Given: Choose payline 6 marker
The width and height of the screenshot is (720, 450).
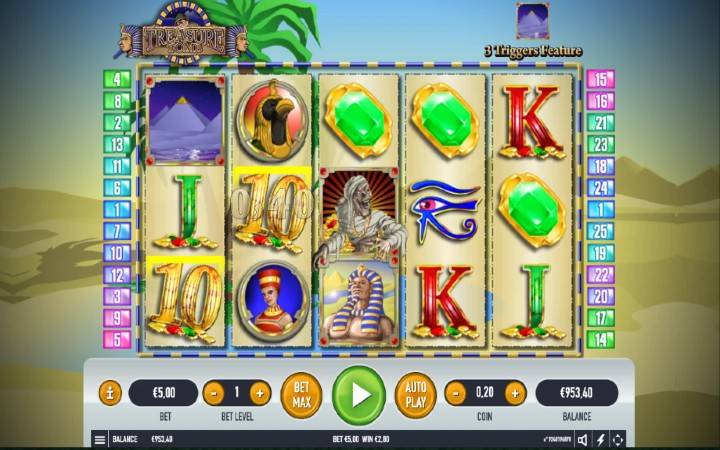Looking at the screenshot, I should 117,188.
